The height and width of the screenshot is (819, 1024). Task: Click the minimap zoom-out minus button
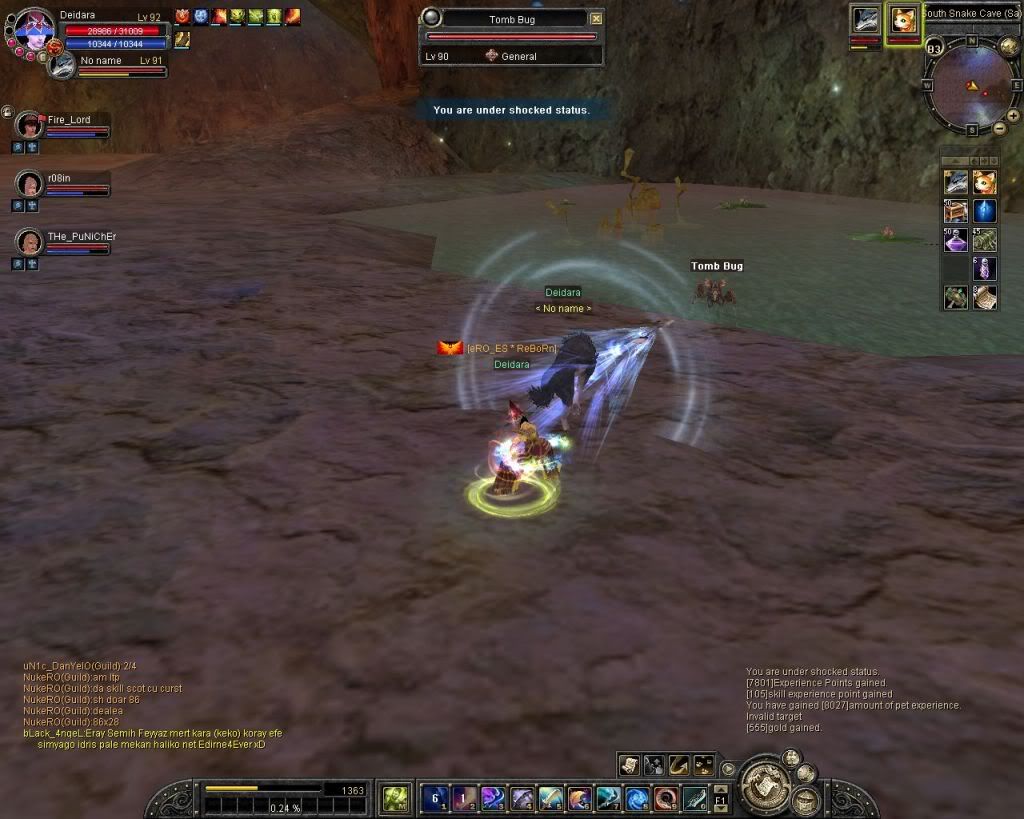[x=999, y=128]
